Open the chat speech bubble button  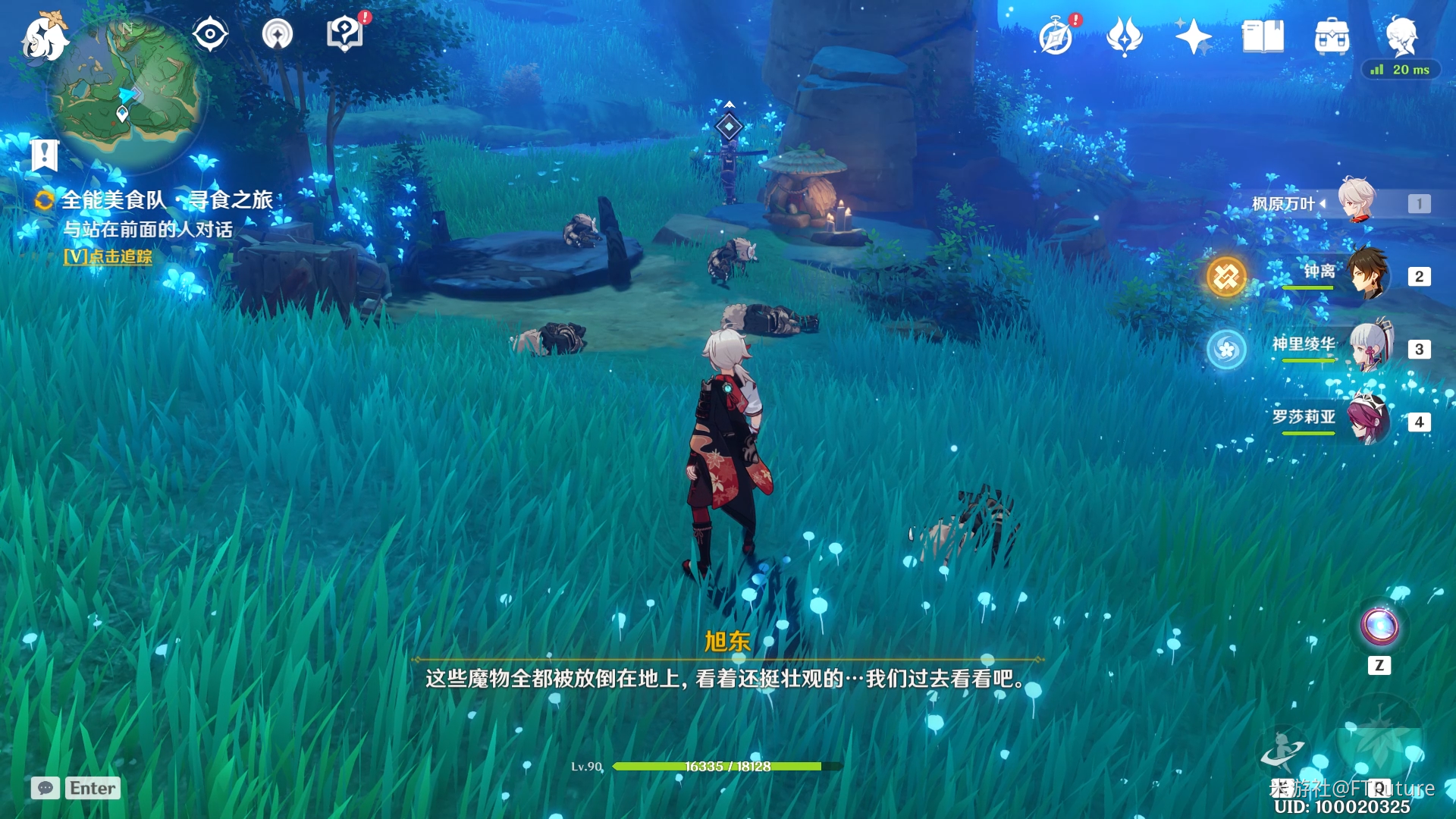coord(45,789)
